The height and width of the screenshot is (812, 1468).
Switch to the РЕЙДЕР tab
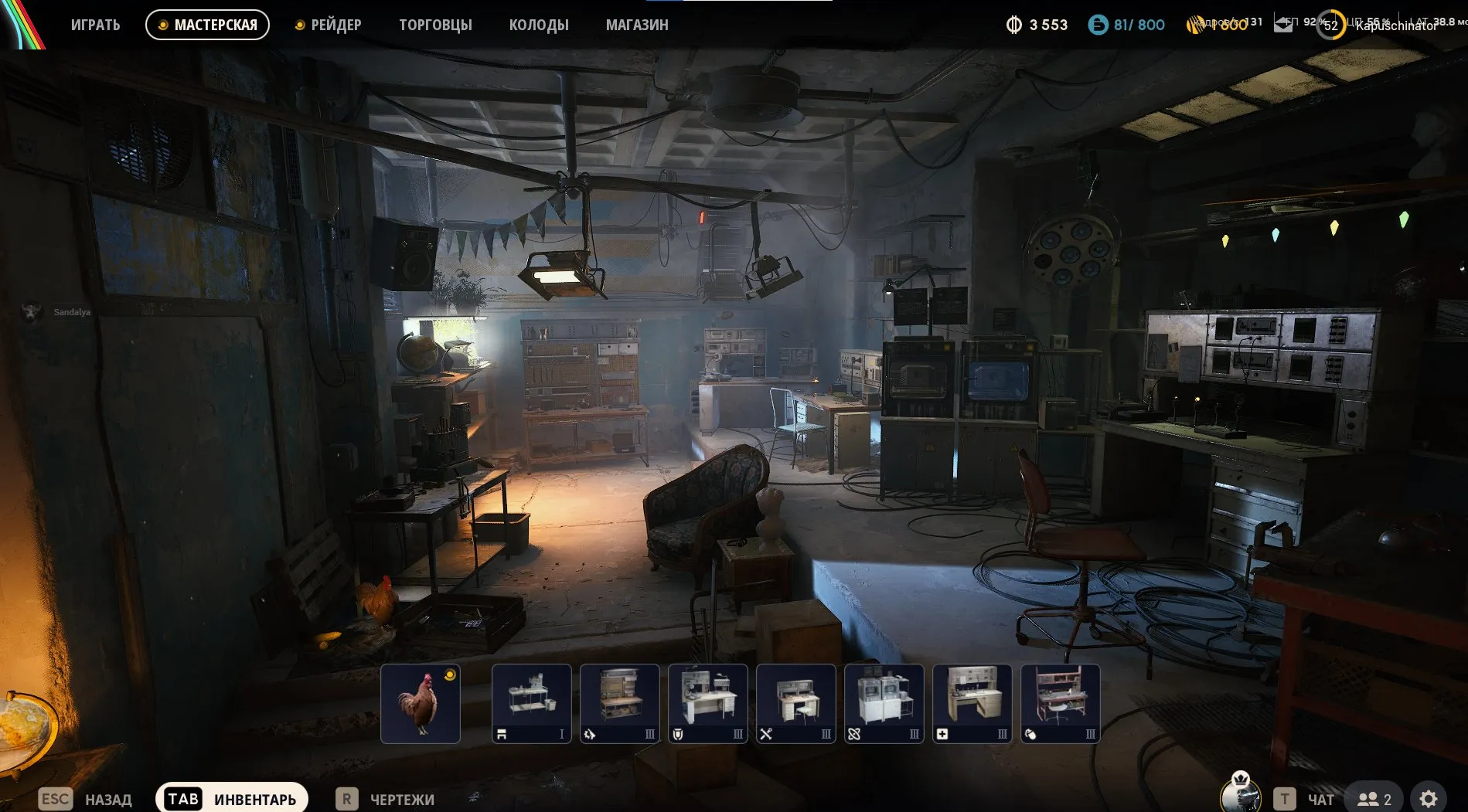329,25
